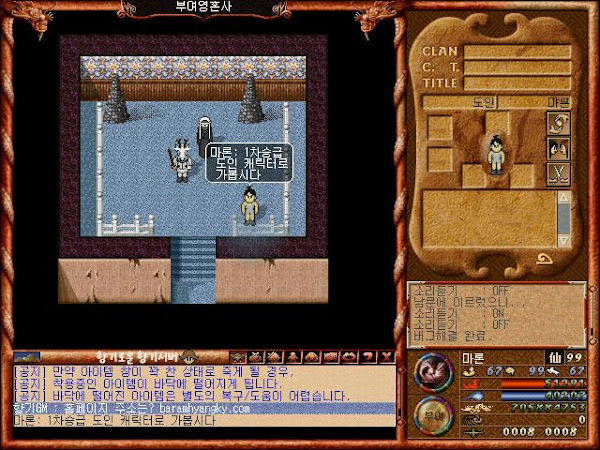Select the two-faces portrait icon
Screen dimensions: 600x450
pyautogui.click(x=558, y=149)
